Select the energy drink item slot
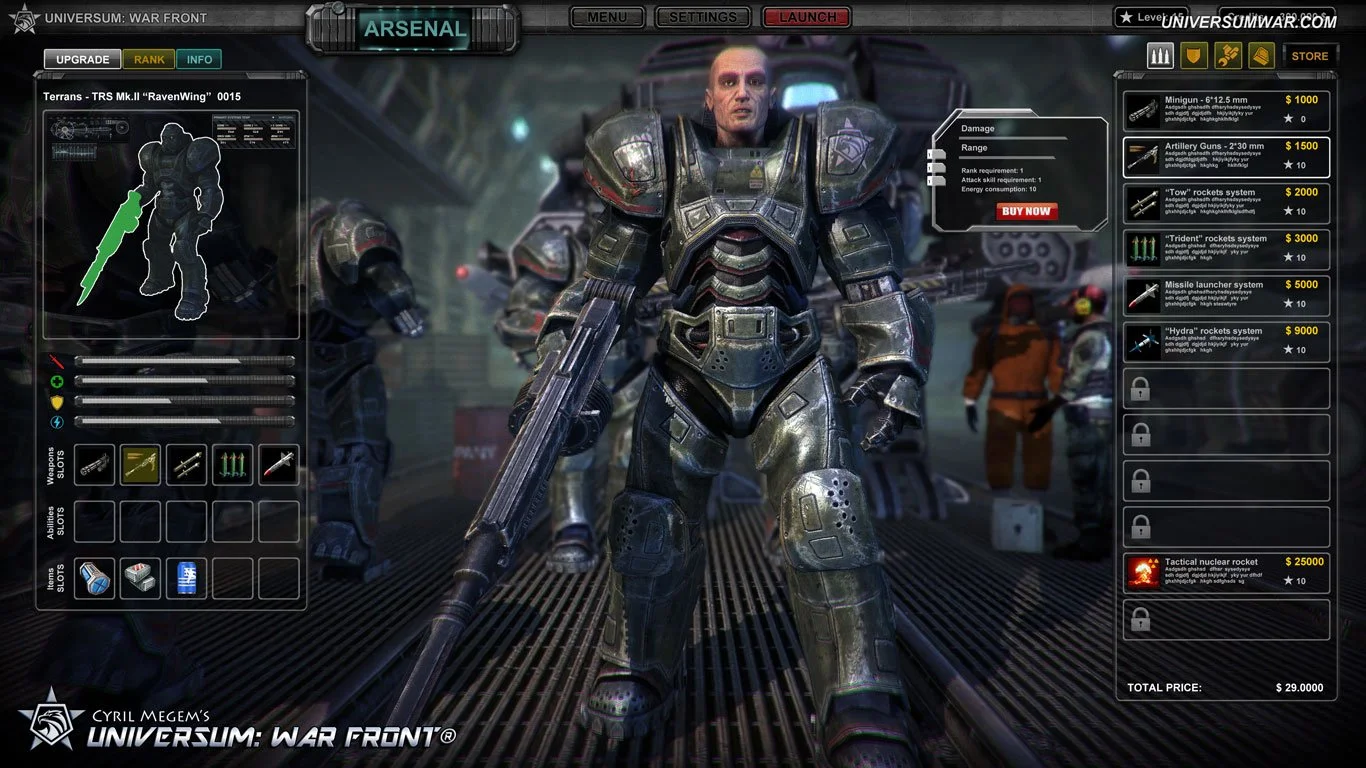The height and width of the screenshot is (768, 1366). click(186, 578)
